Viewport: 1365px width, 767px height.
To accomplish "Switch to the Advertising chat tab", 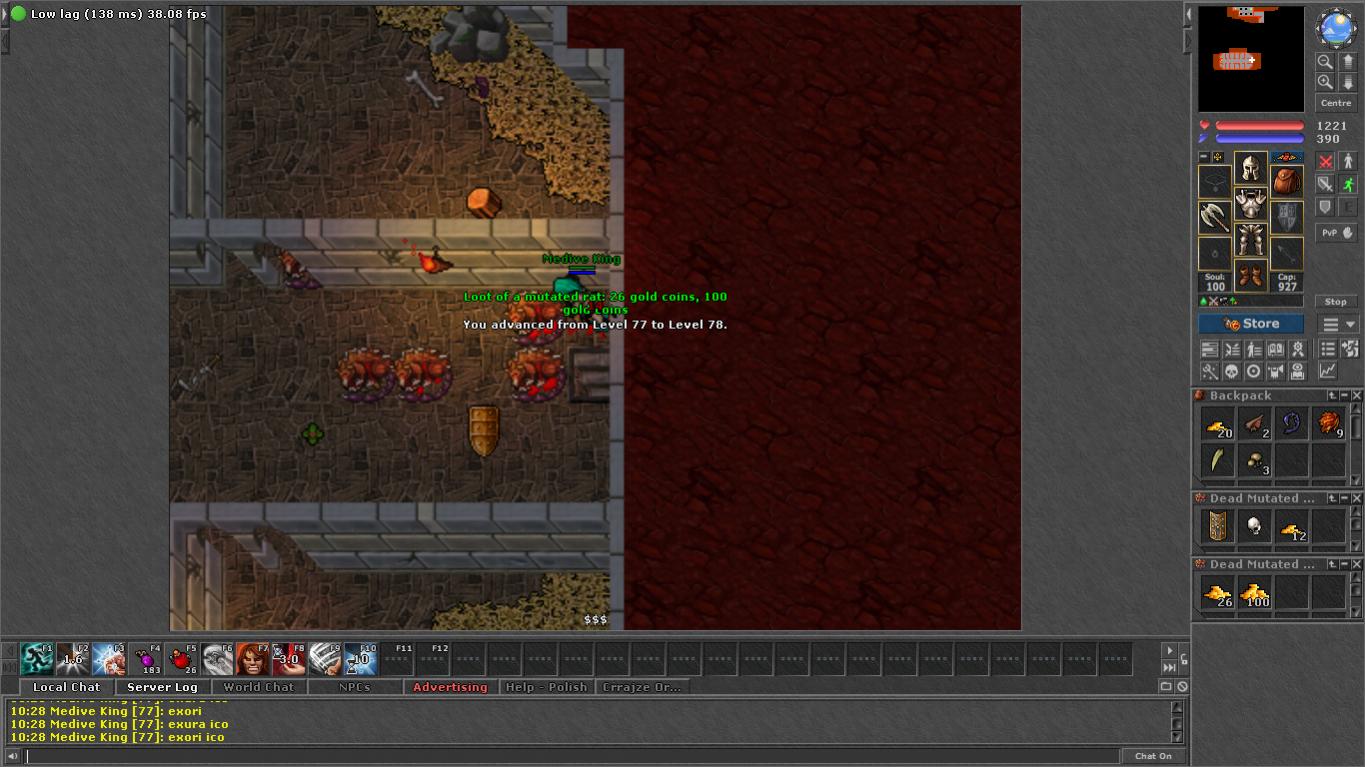I will click(x=450, y=687).
